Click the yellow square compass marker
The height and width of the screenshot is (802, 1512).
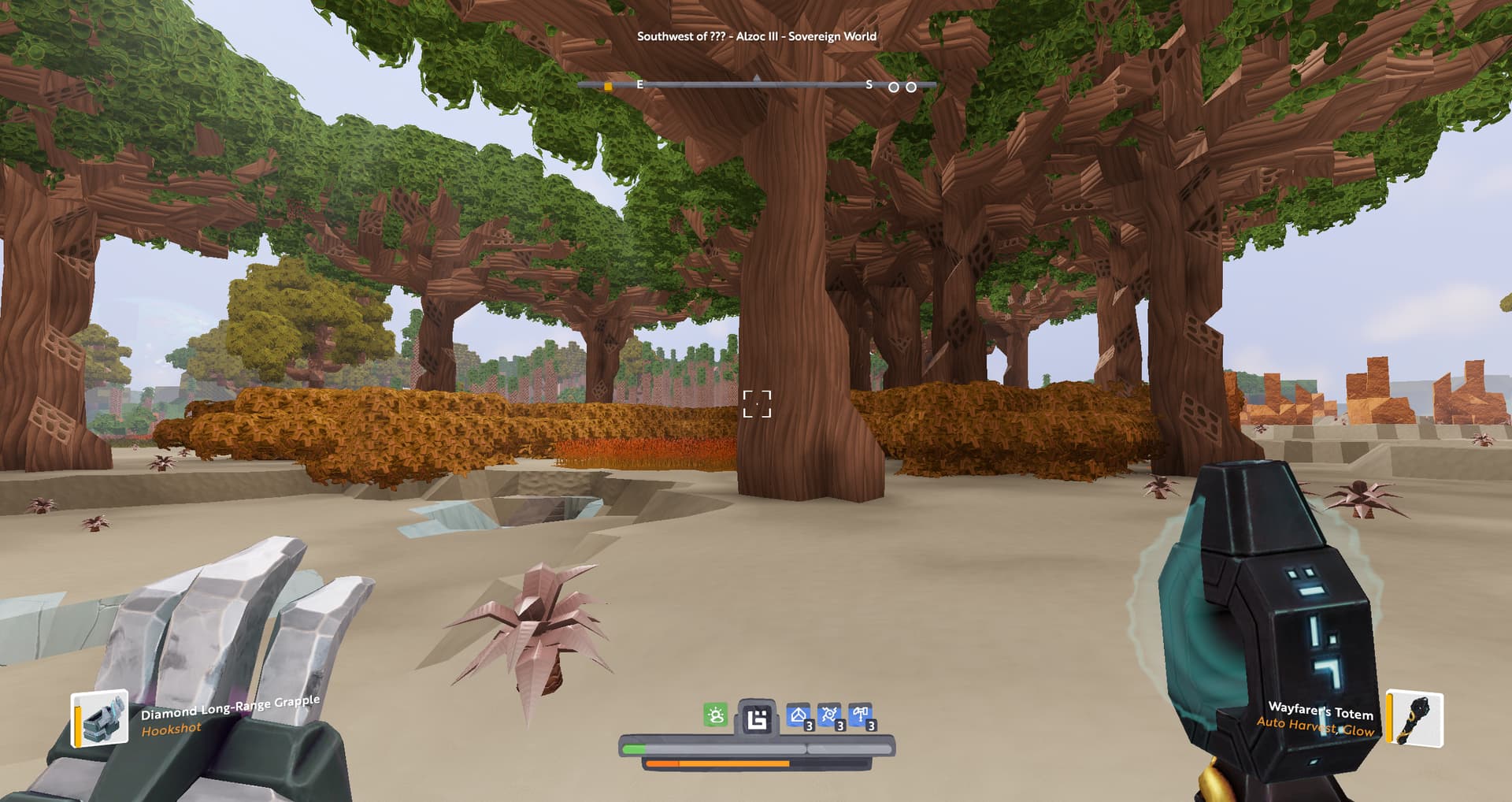pos(608,87)
